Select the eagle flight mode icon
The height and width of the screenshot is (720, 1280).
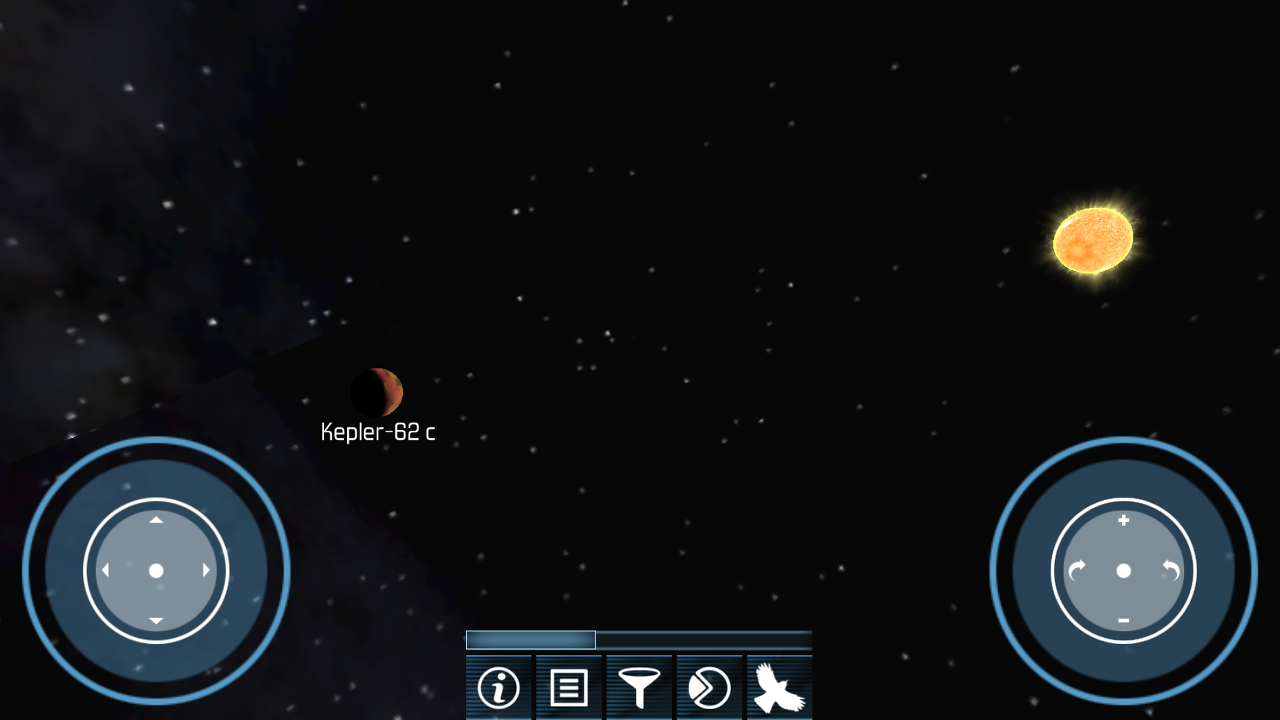pos(778,688)
